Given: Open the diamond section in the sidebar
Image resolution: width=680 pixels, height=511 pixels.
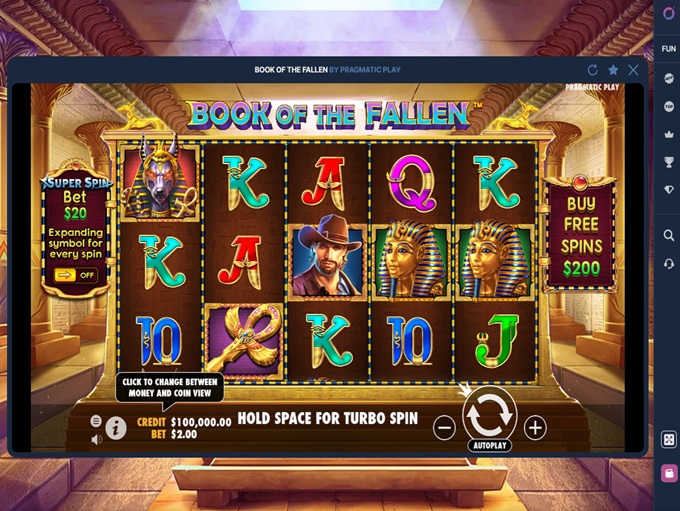Looking at the screenshot, I should click(668, 190).
